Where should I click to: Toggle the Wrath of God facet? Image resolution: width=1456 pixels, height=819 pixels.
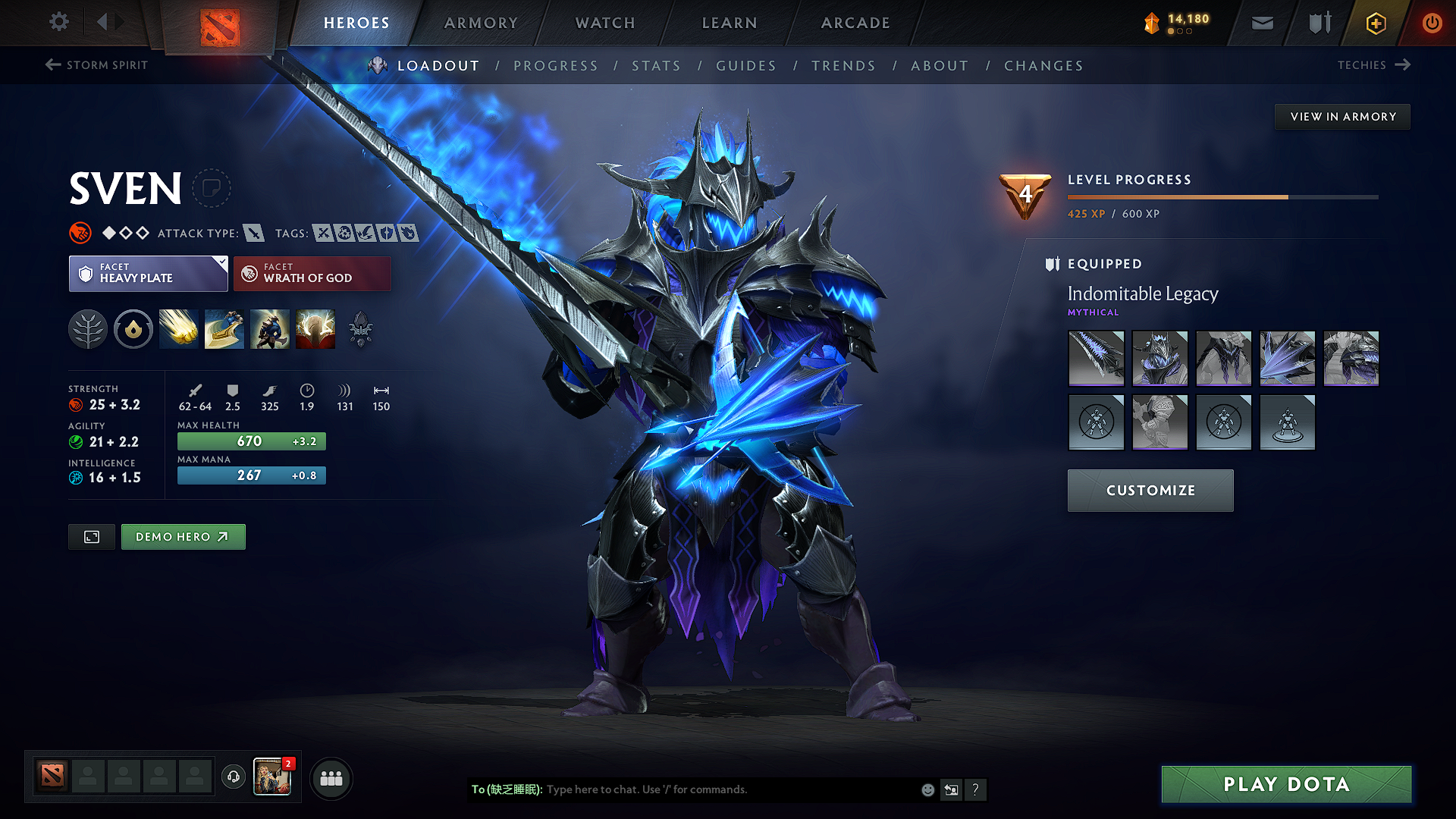pos(312,273)
